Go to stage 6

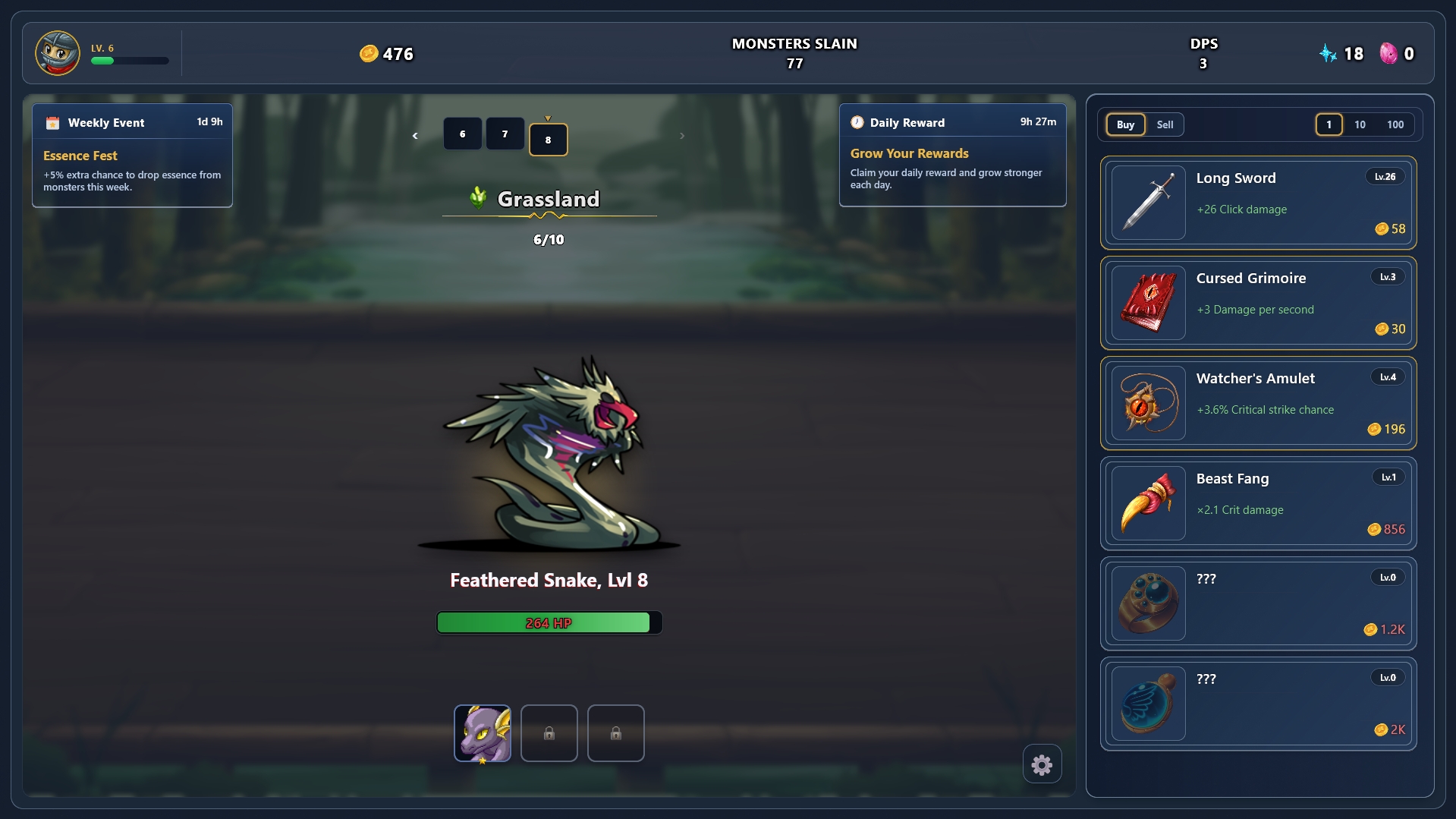click(462, 134)
